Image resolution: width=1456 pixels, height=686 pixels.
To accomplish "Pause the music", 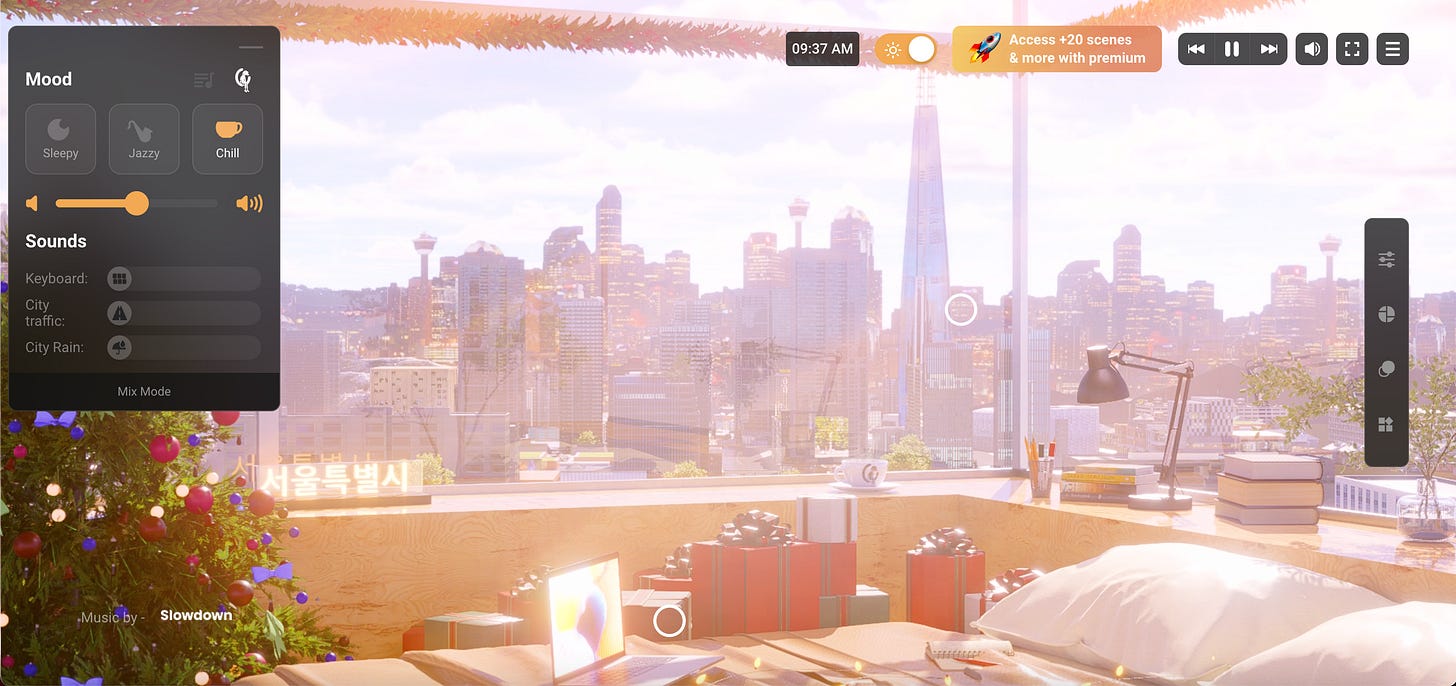I will [1232, 49].
